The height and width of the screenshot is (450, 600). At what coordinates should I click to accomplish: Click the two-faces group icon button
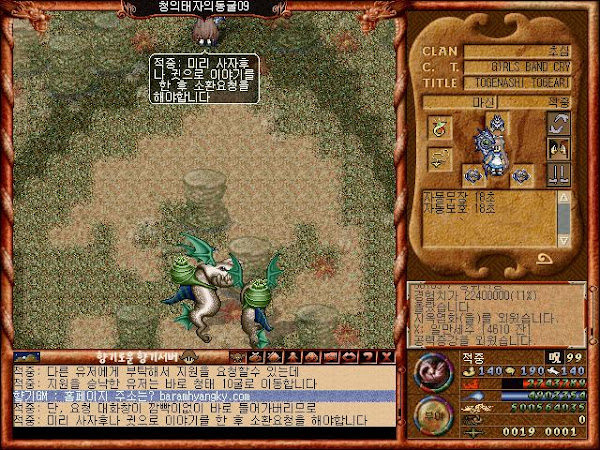point(558,149)
